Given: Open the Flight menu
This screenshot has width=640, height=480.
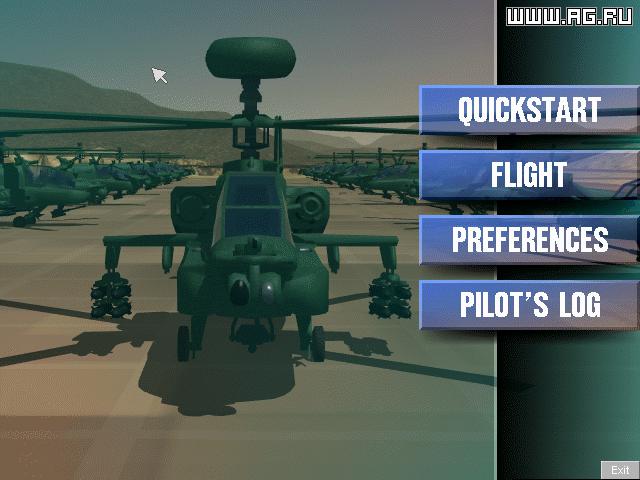Looking at the screenshot, I should [529, 175].
